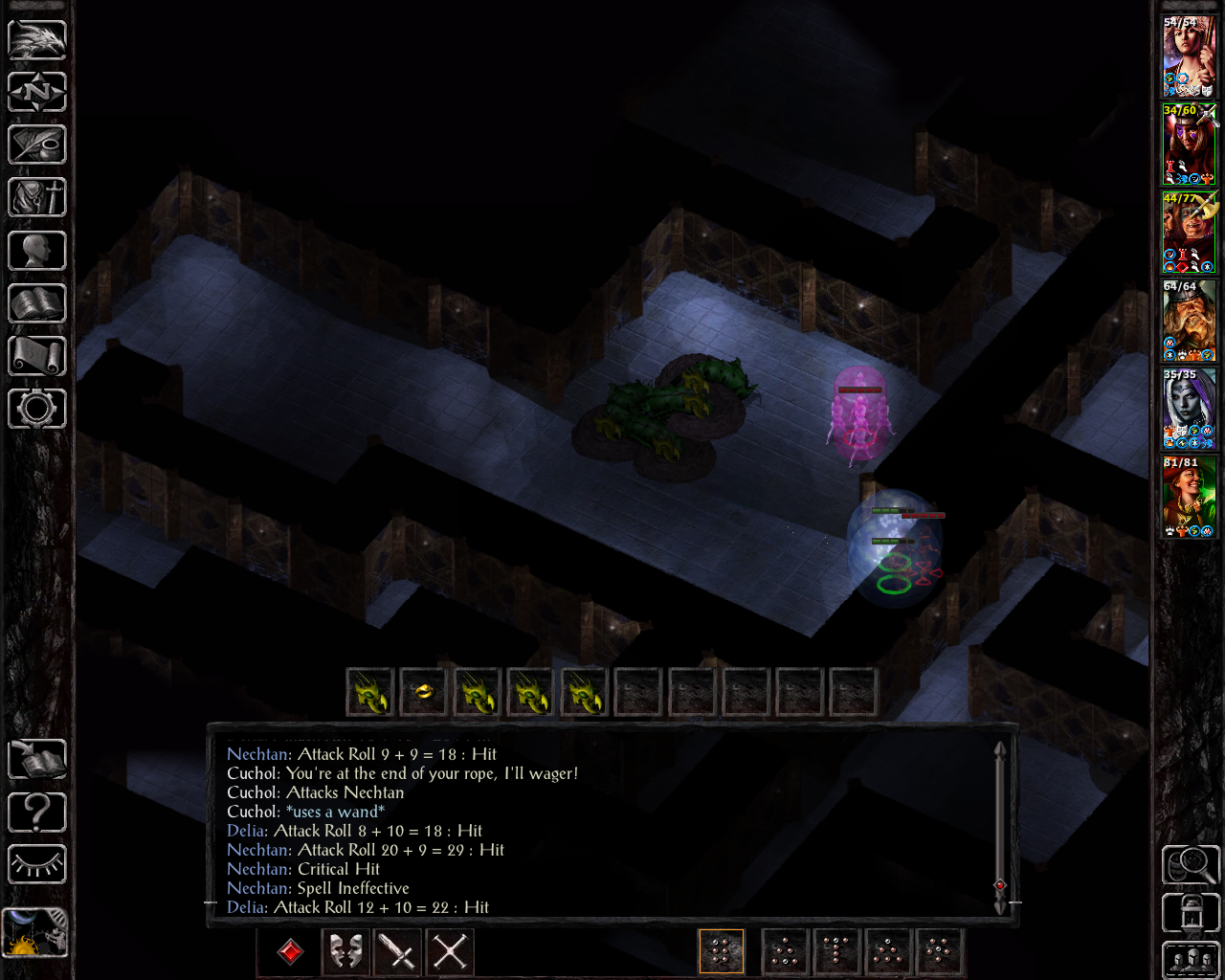Open the priest scroll
The width and height of the screenshot is (1225, 980).
point(37,356)
